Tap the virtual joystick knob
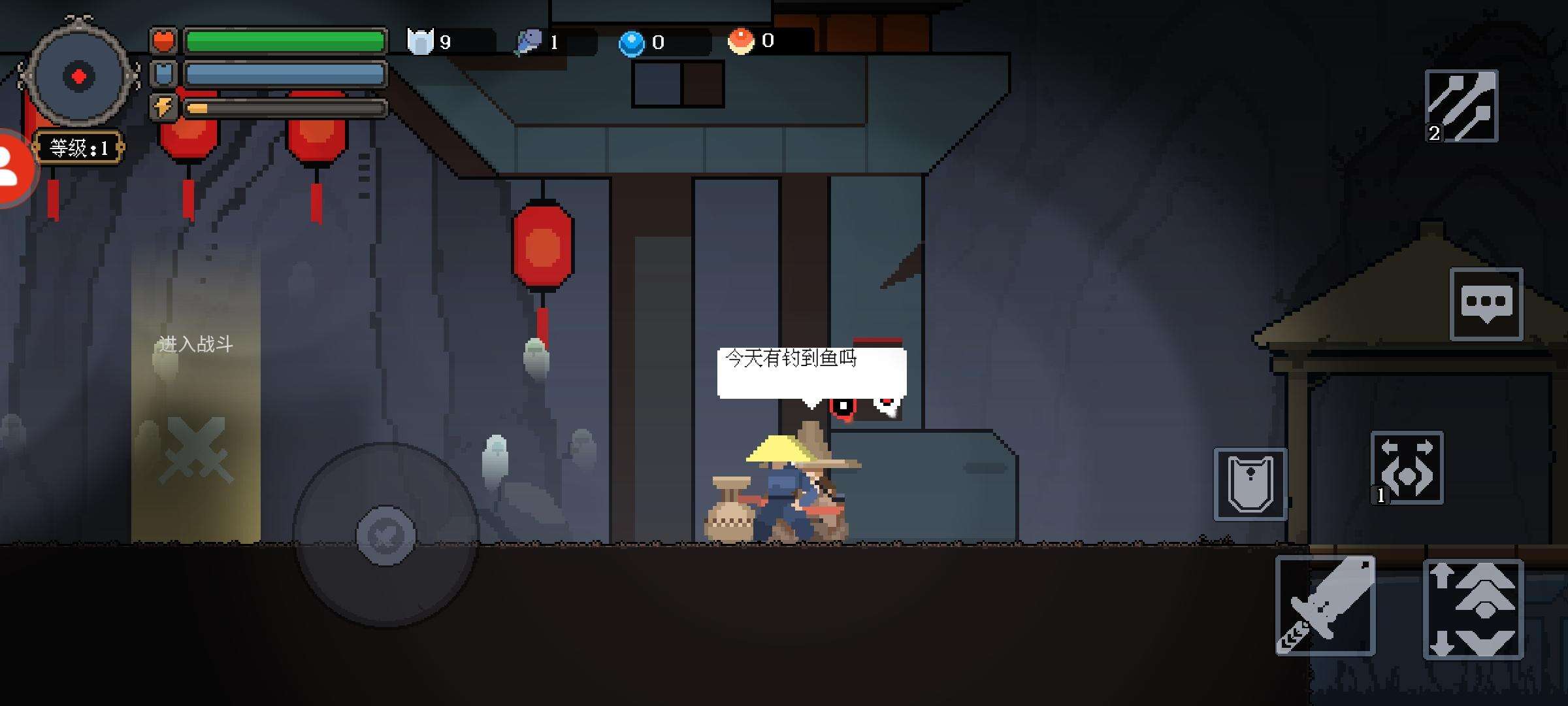The height and width of the screenshot is (706, 1568). point(385,536)
